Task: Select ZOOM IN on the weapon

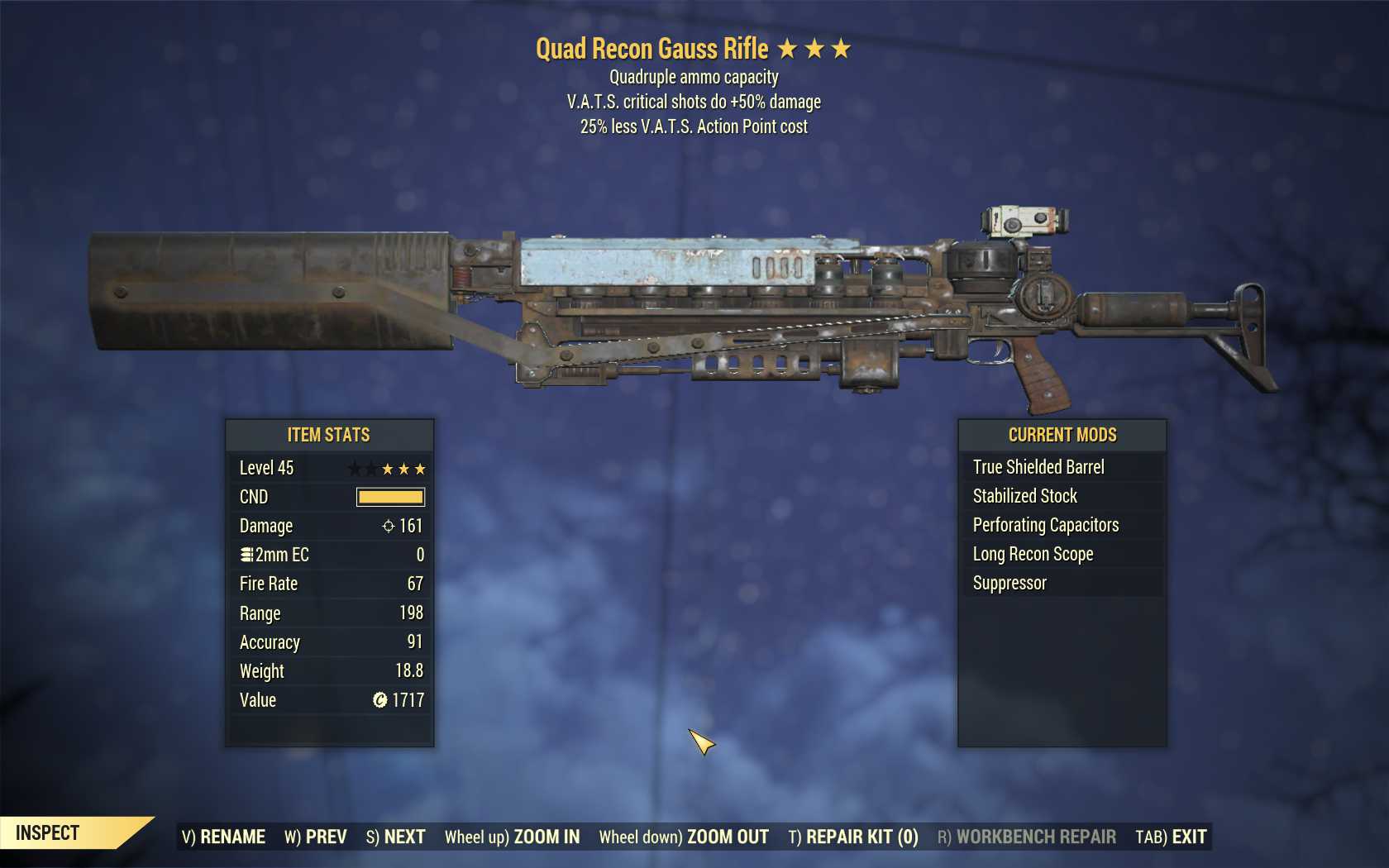Action: click(512, 837)
